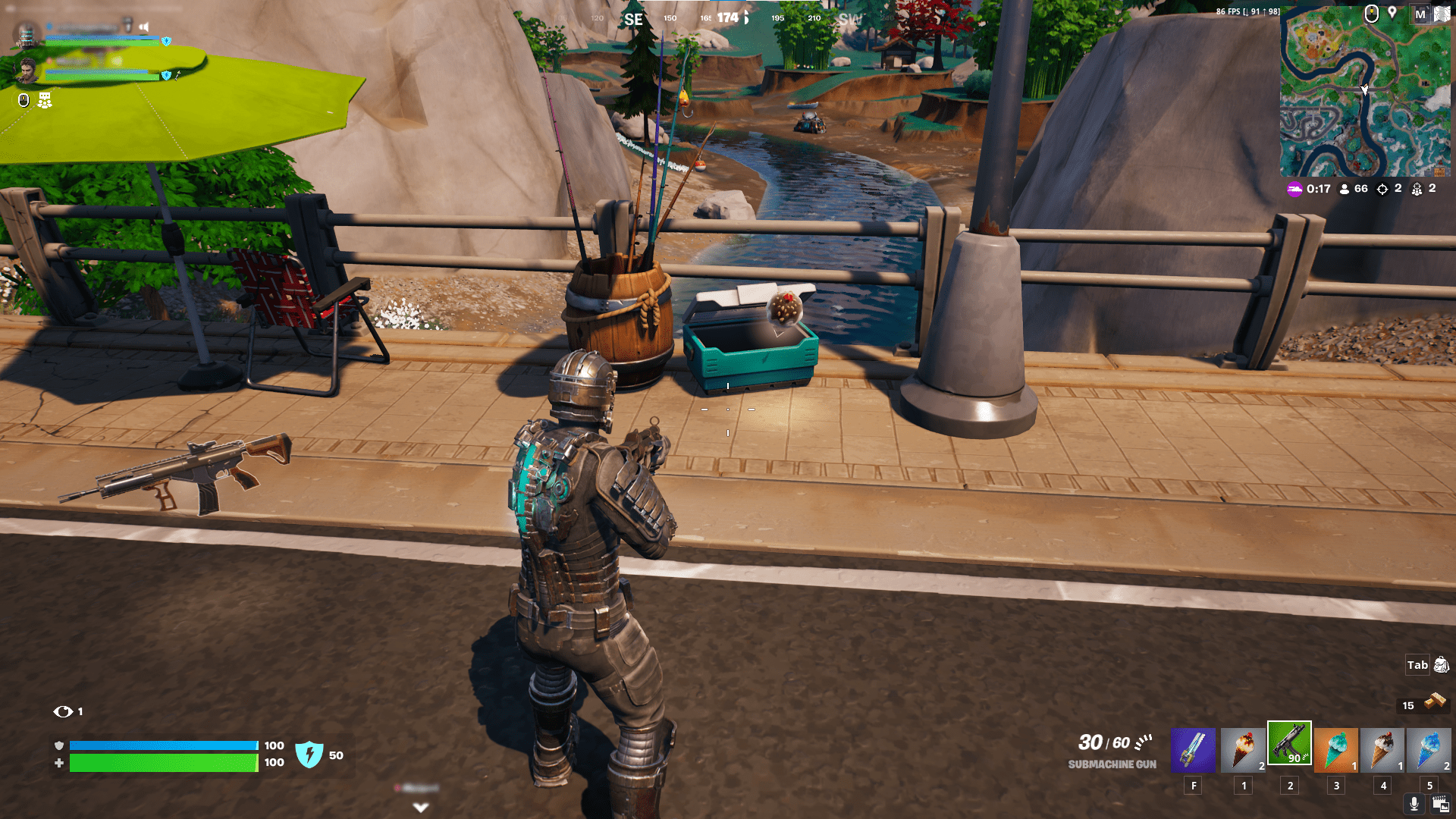This screenshot has width=1456, height=819.
Task: Open the inventory via the Tab backpack icon
Action: [x=1440, y=665]
